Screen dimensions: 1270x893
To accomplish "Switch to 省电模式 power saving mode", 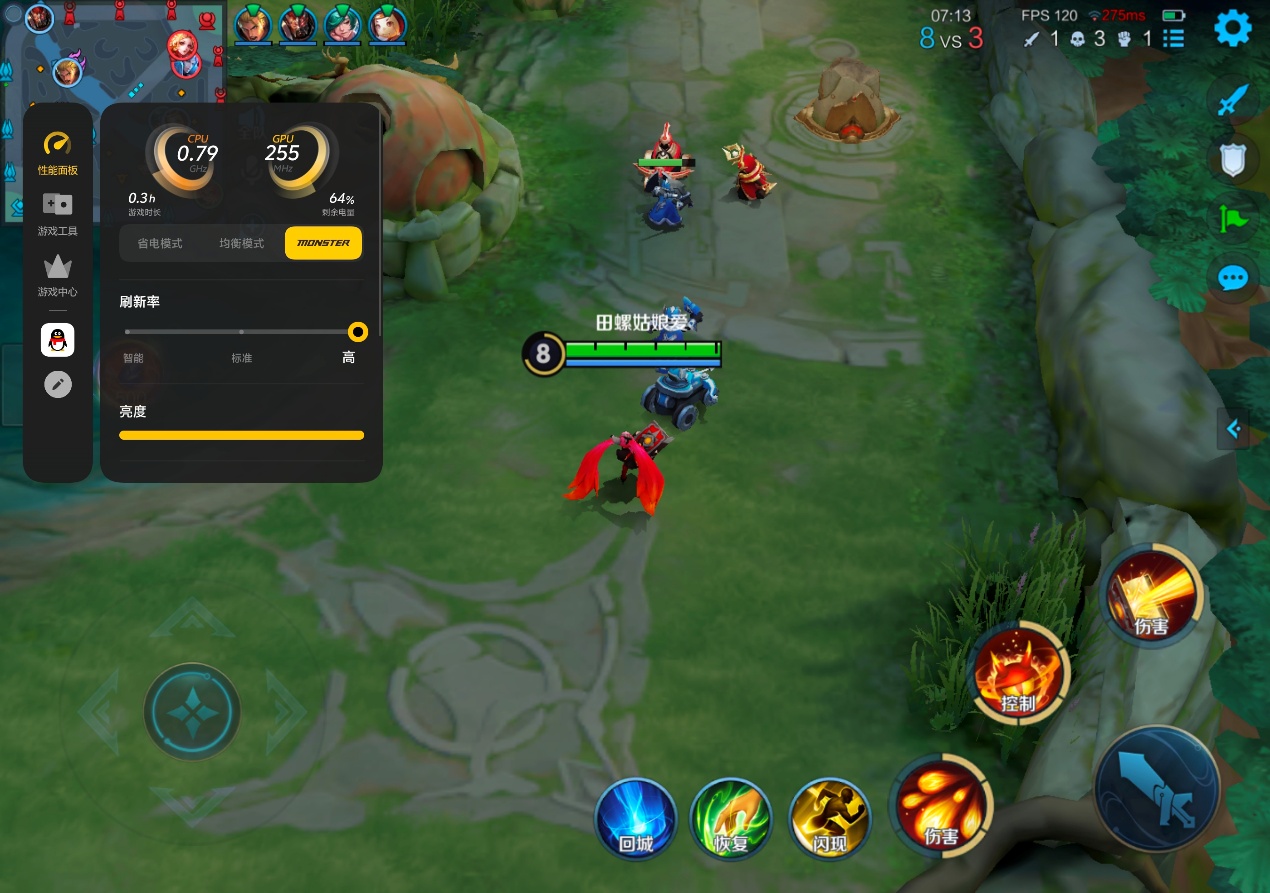I will pyautogui.click(x=160, y=243).
